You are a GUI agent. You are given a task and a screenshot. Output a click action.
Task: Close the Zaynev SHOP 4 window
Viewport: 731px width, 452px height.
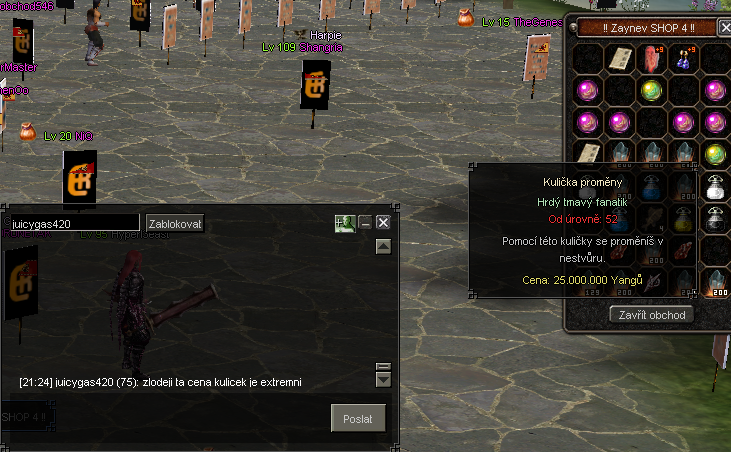(x=725, y=28)
